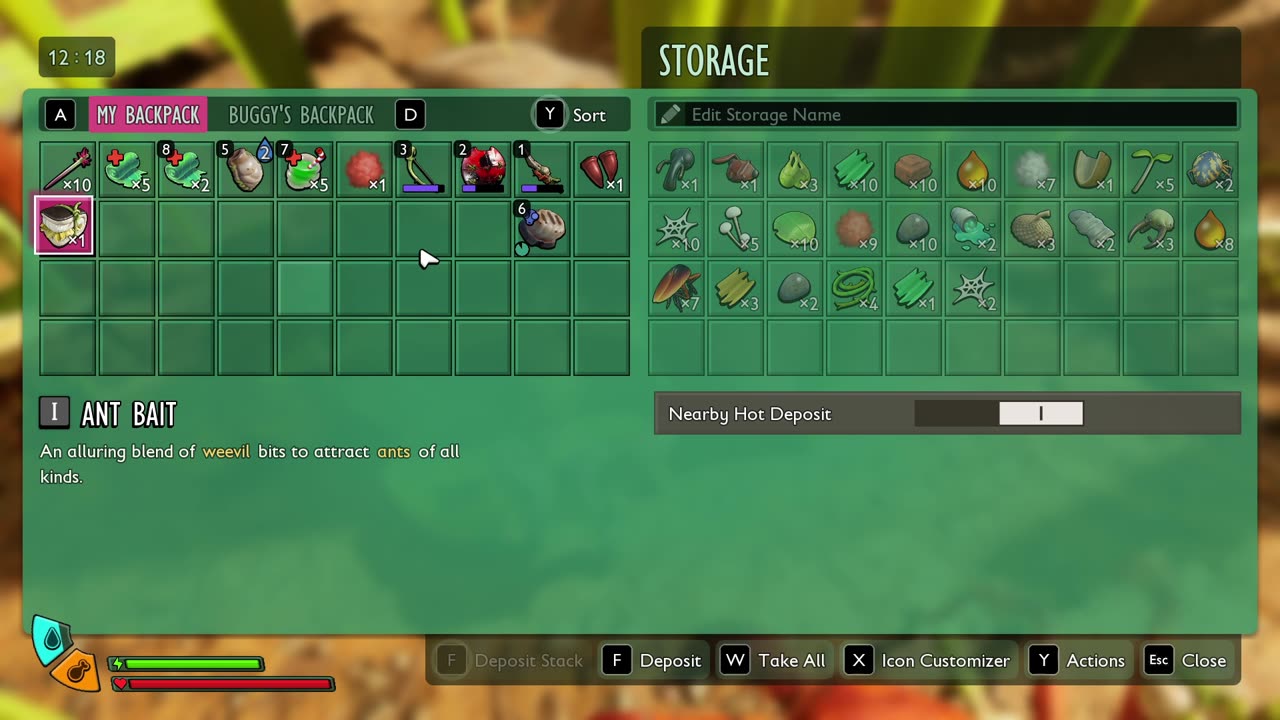The image size is (1280, 720).
Task: Select the clay brick stack in storage
Action: (x=915, y=170)
